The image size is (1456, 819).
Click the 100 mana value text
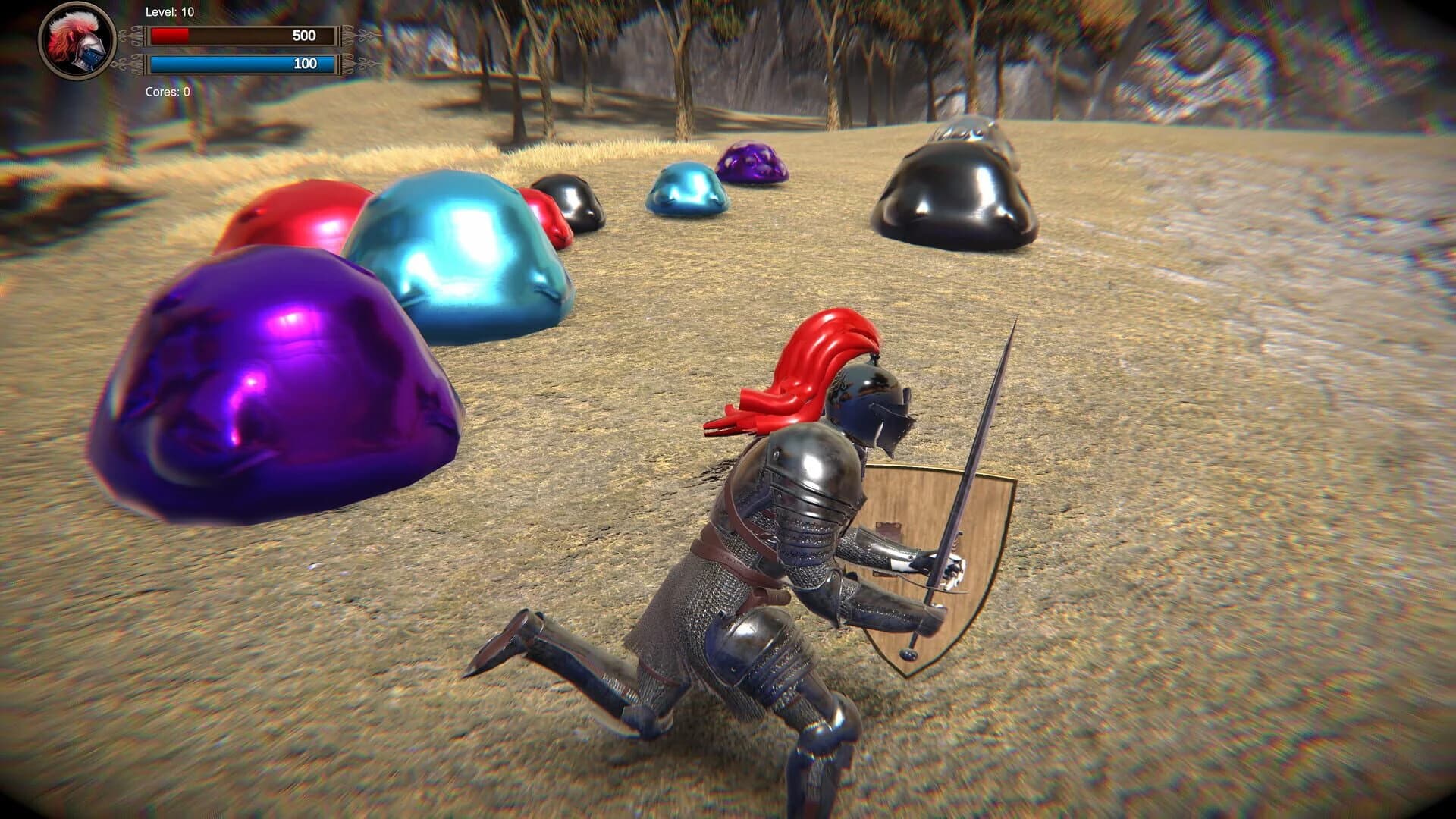(306, 64)
